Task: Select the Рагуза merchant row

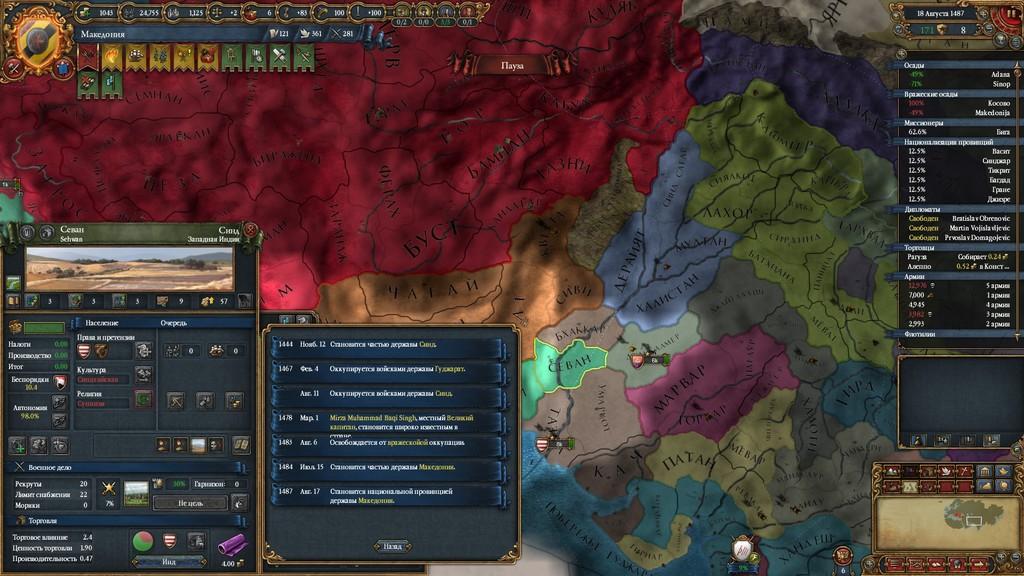Action: click(x=960, y=256)
